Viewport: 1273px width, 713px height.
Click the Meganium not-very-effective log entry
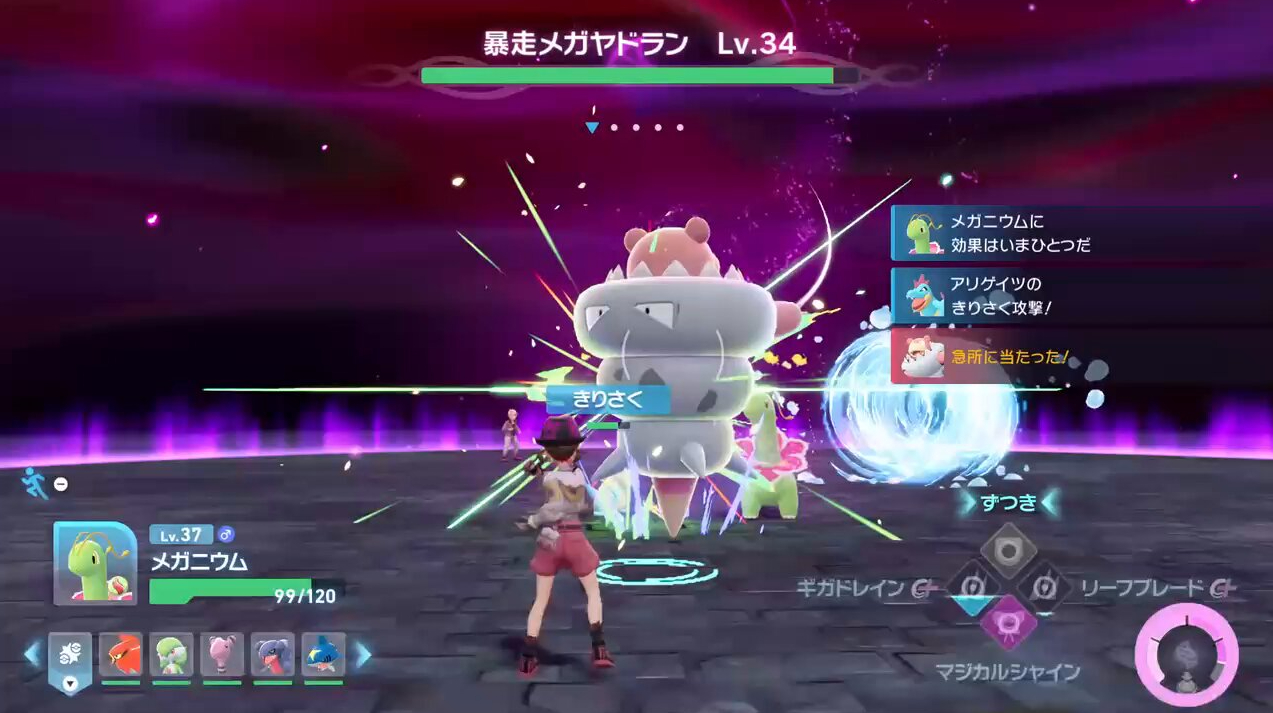tap(1000, 233)
